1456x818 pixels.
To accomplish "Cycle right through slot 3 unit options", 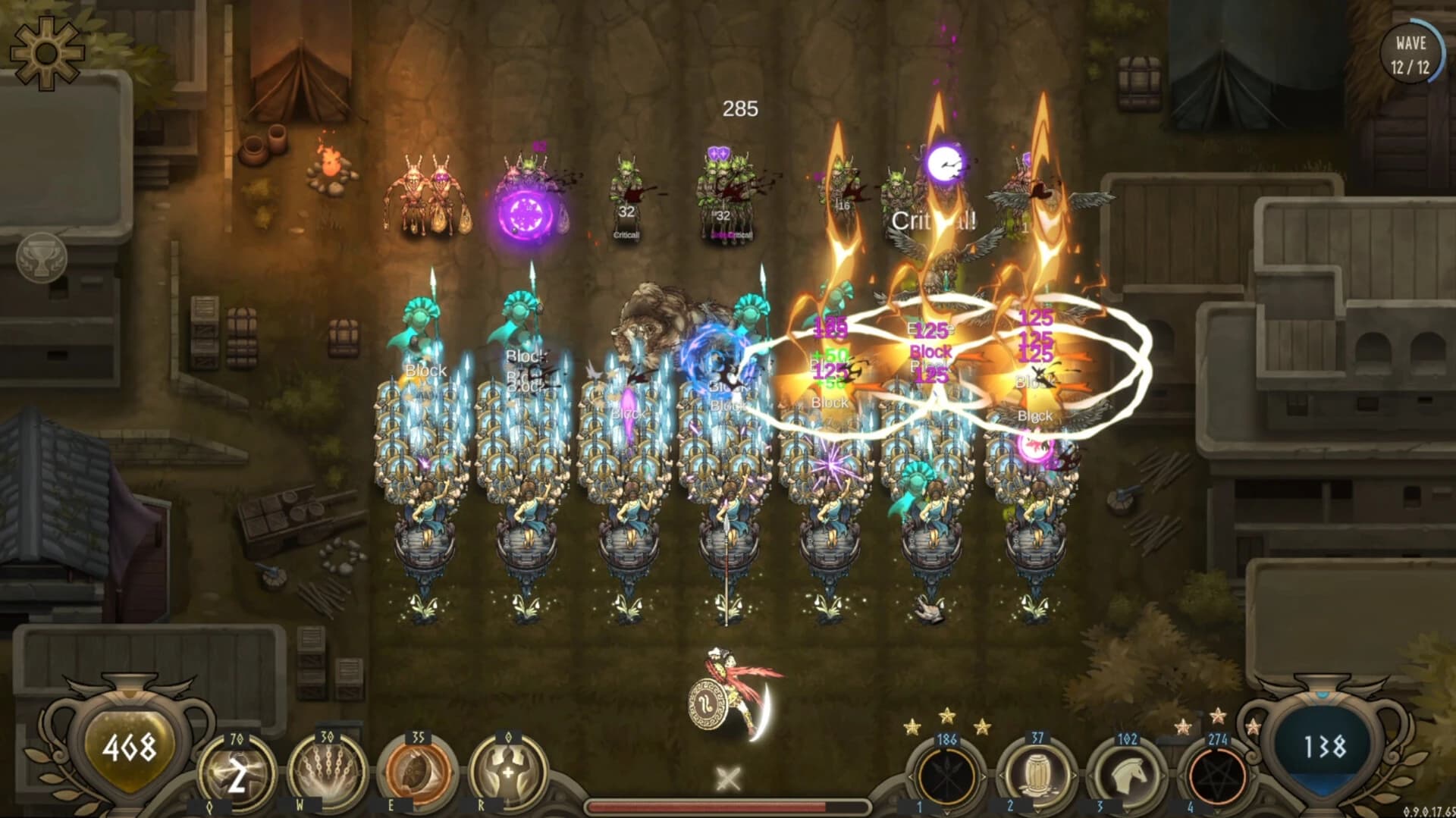I will pyautogui.click(x=1163, y=776).
